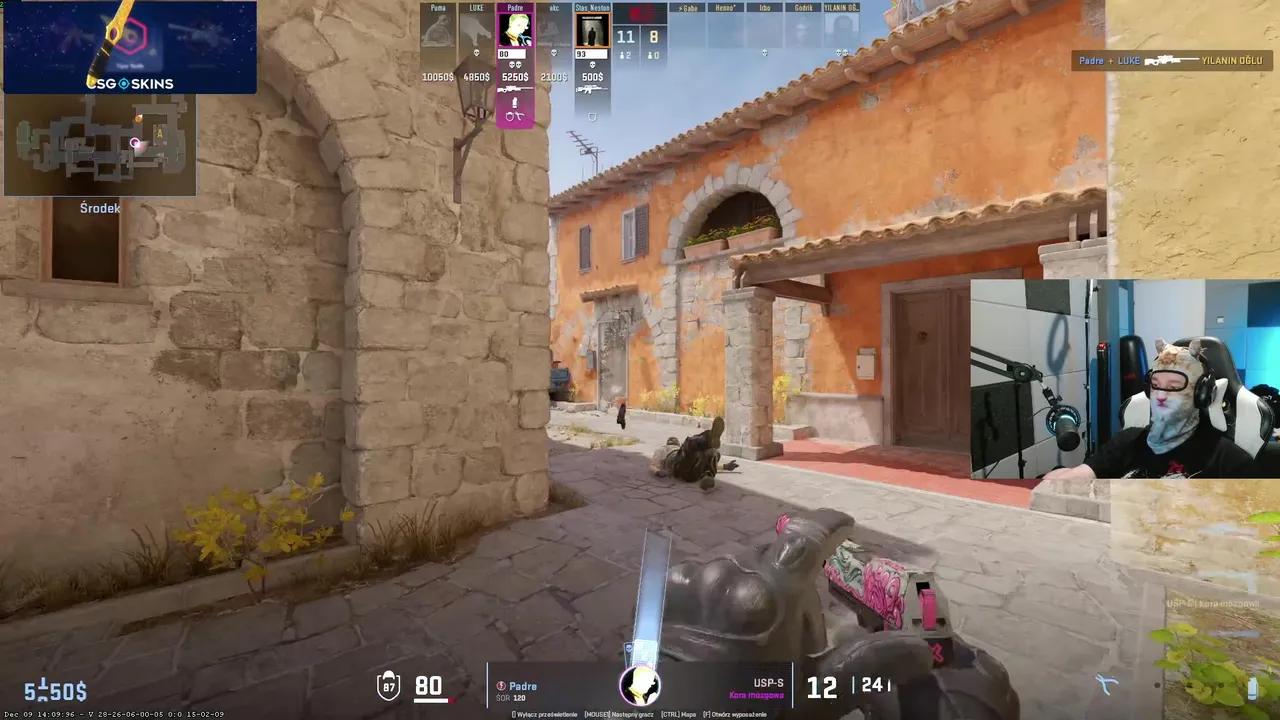
Task: Click LUKE's name in the kill feed
Action: coord(1128,60)
